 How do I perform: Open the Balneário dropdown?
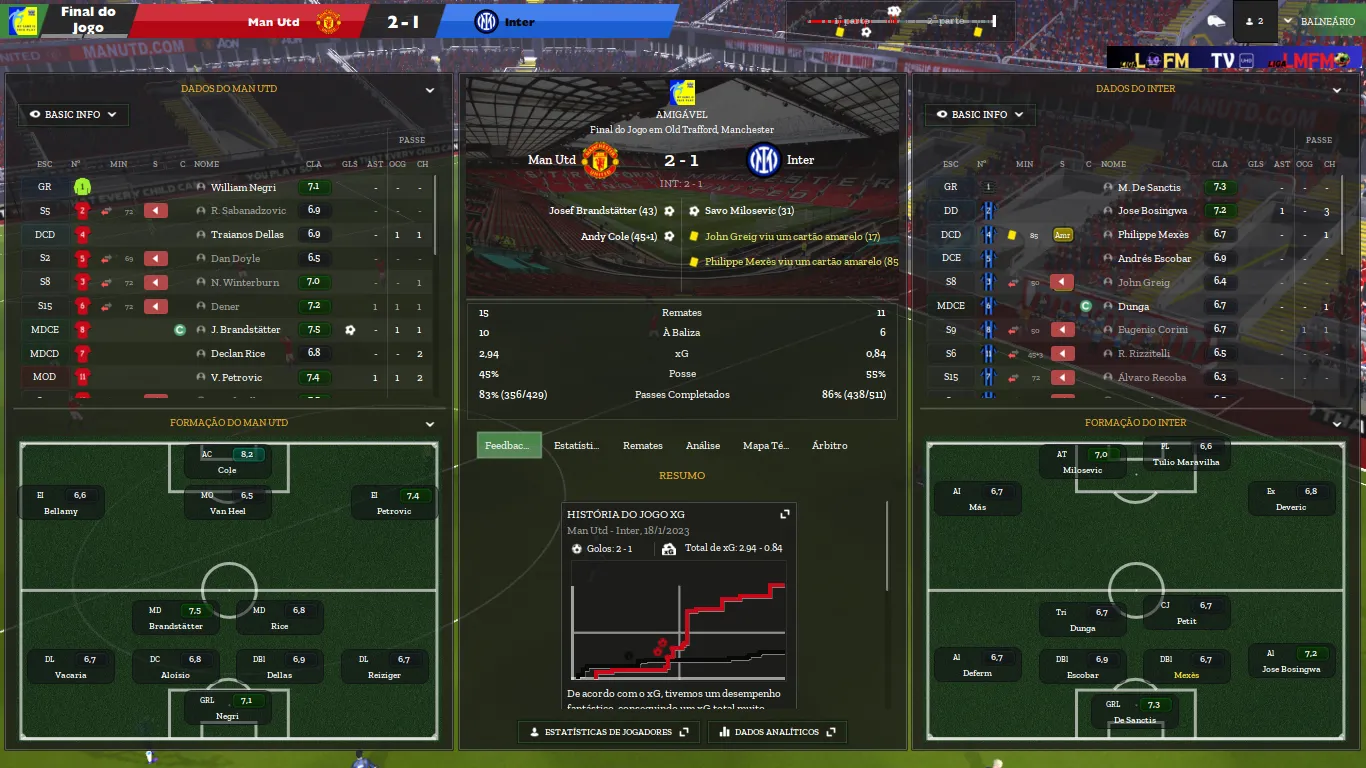click(1320, 21)
